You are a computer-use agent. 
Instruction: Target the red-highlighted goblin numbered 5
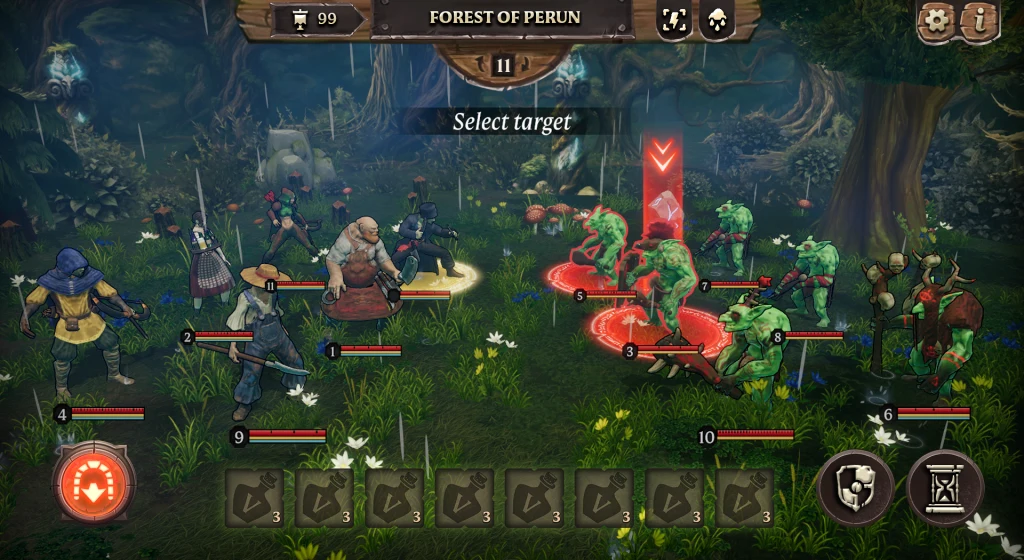click(604, 245)
